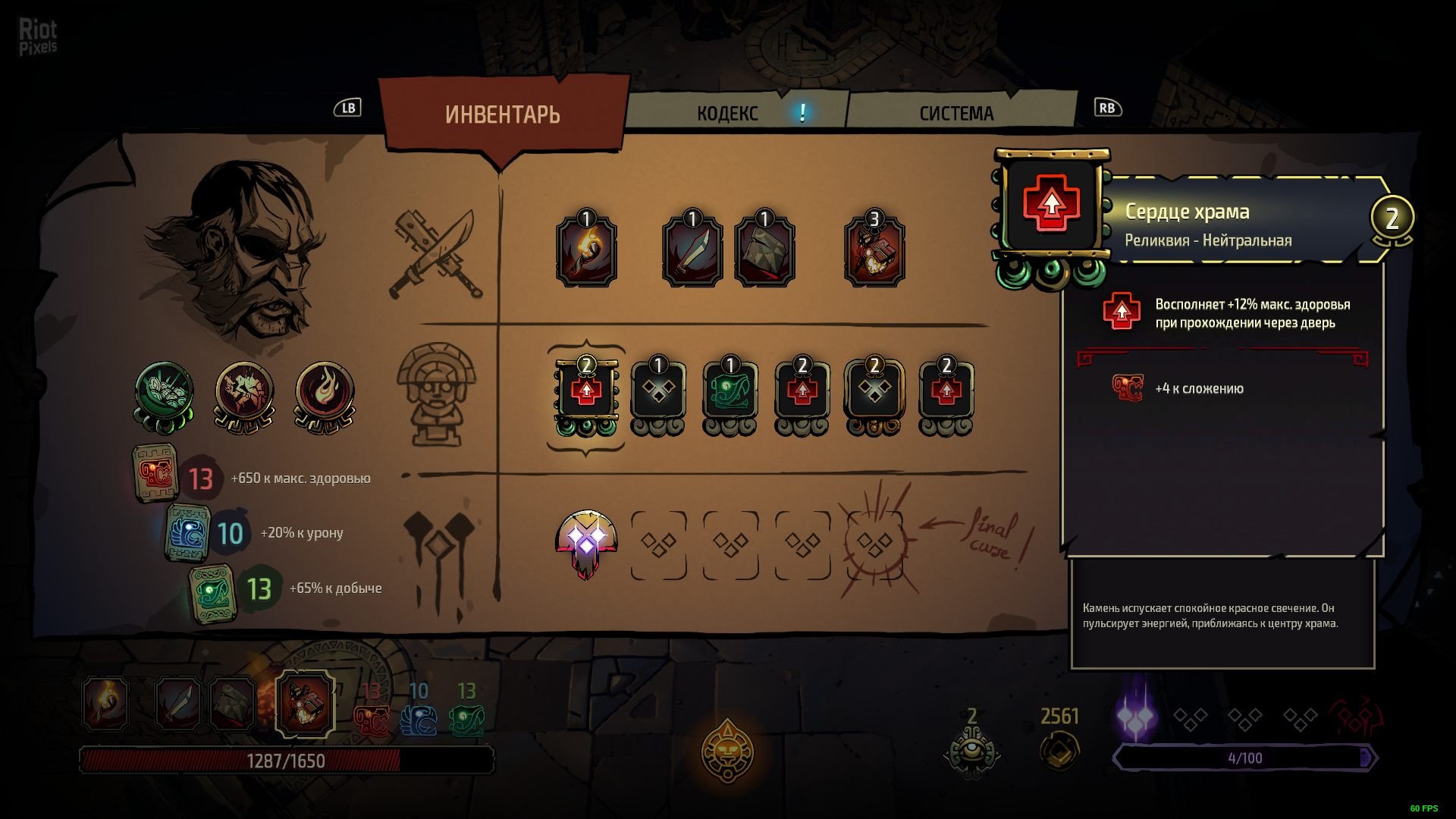Screen dimensions: 1456x819
Task: Switch to the Кодекс tab
Action: (x=728, y=114)
